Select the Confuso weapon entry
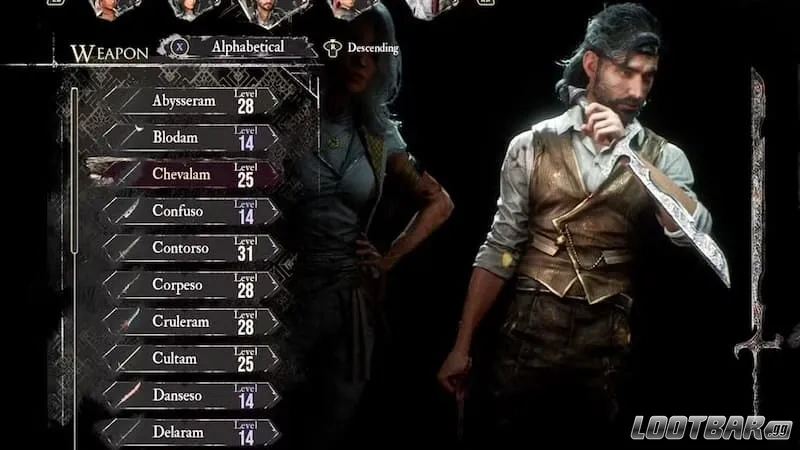 pyautogui.click(x=190, y=212)
